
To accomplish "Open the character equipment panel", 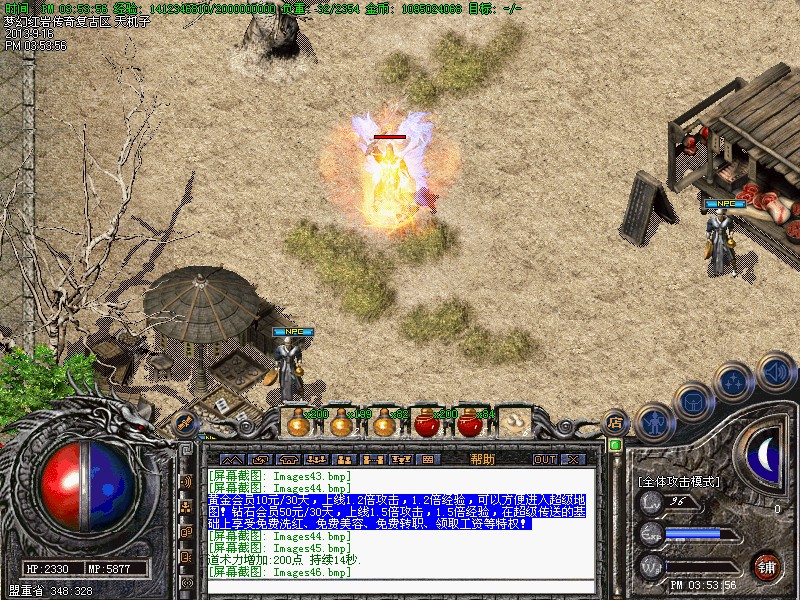I will point(654,424).
